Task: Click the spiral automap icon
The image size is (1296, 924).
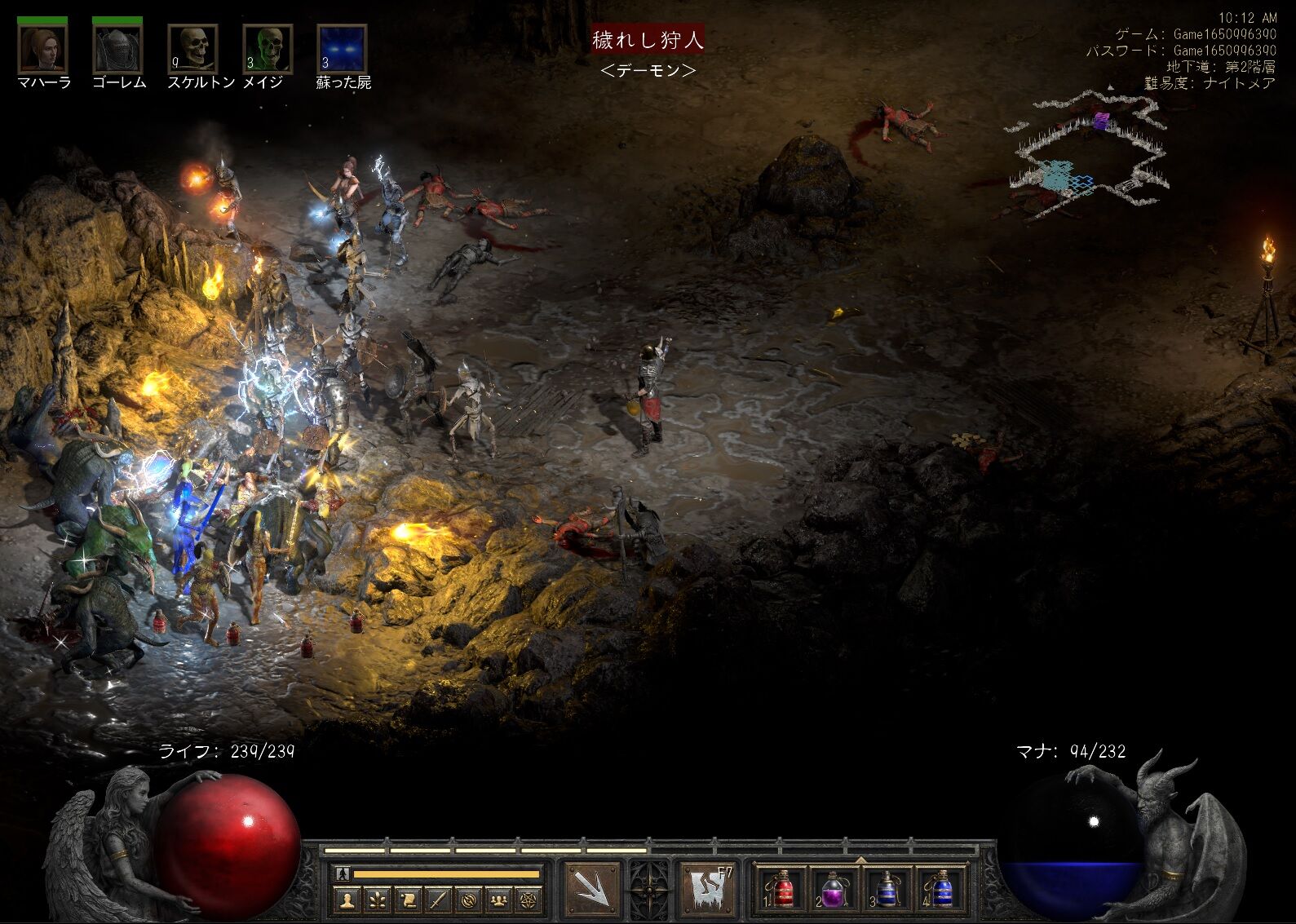Action: (x=471, y=900)
